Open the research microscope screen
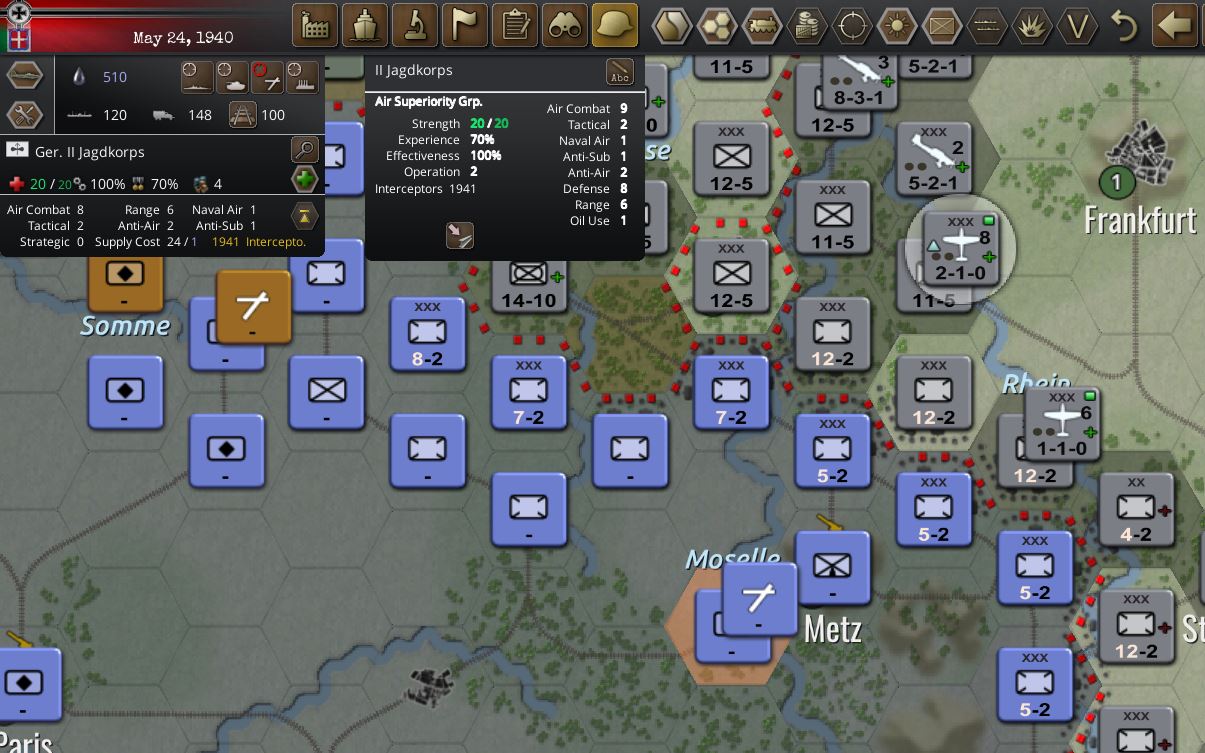 [414, 25]
